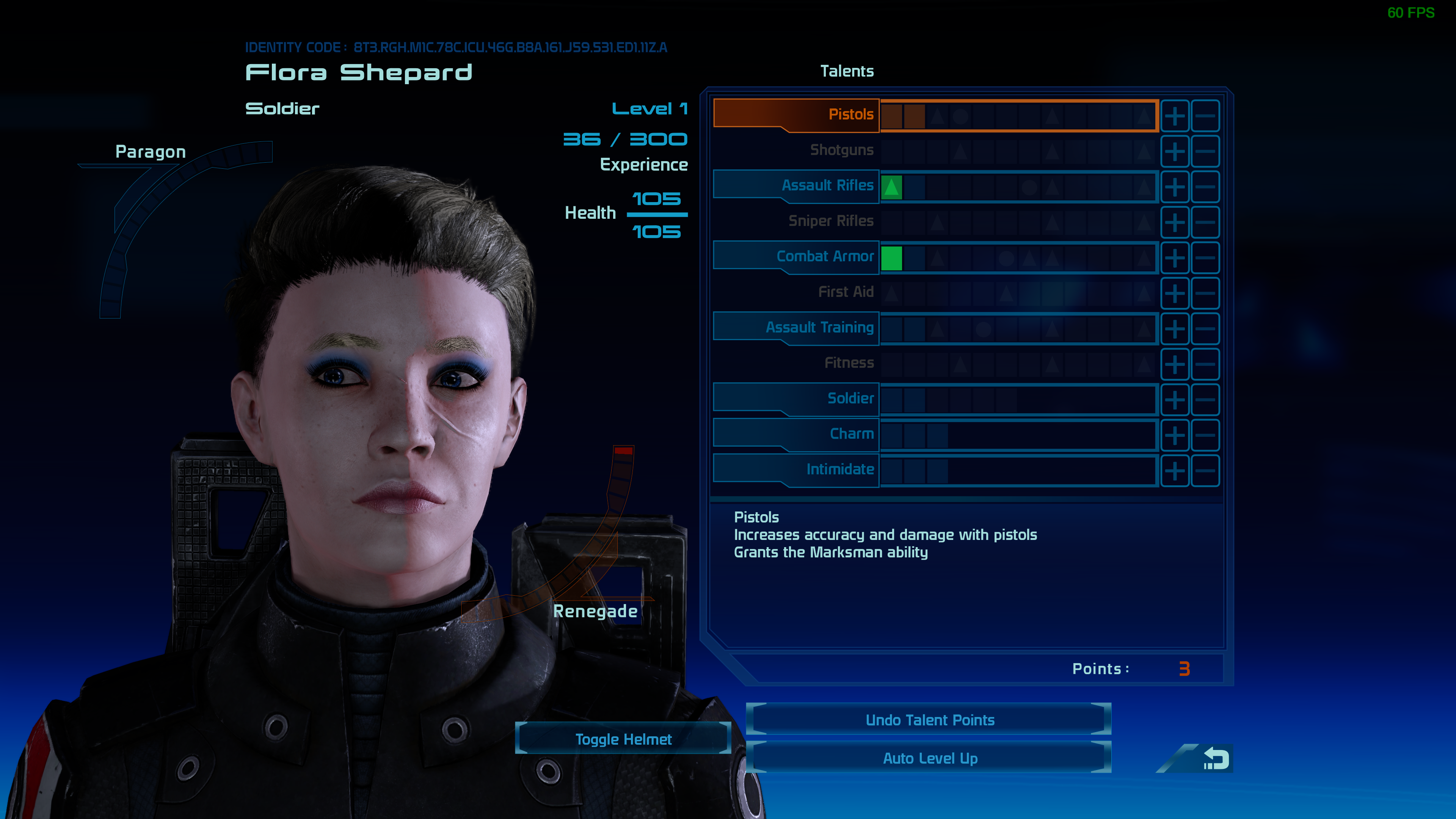Image resolution: width=1456 pixels, height=819 pixels.
Task: Add a point to Assault Rifles
Action: click(x=1175, y=187)
